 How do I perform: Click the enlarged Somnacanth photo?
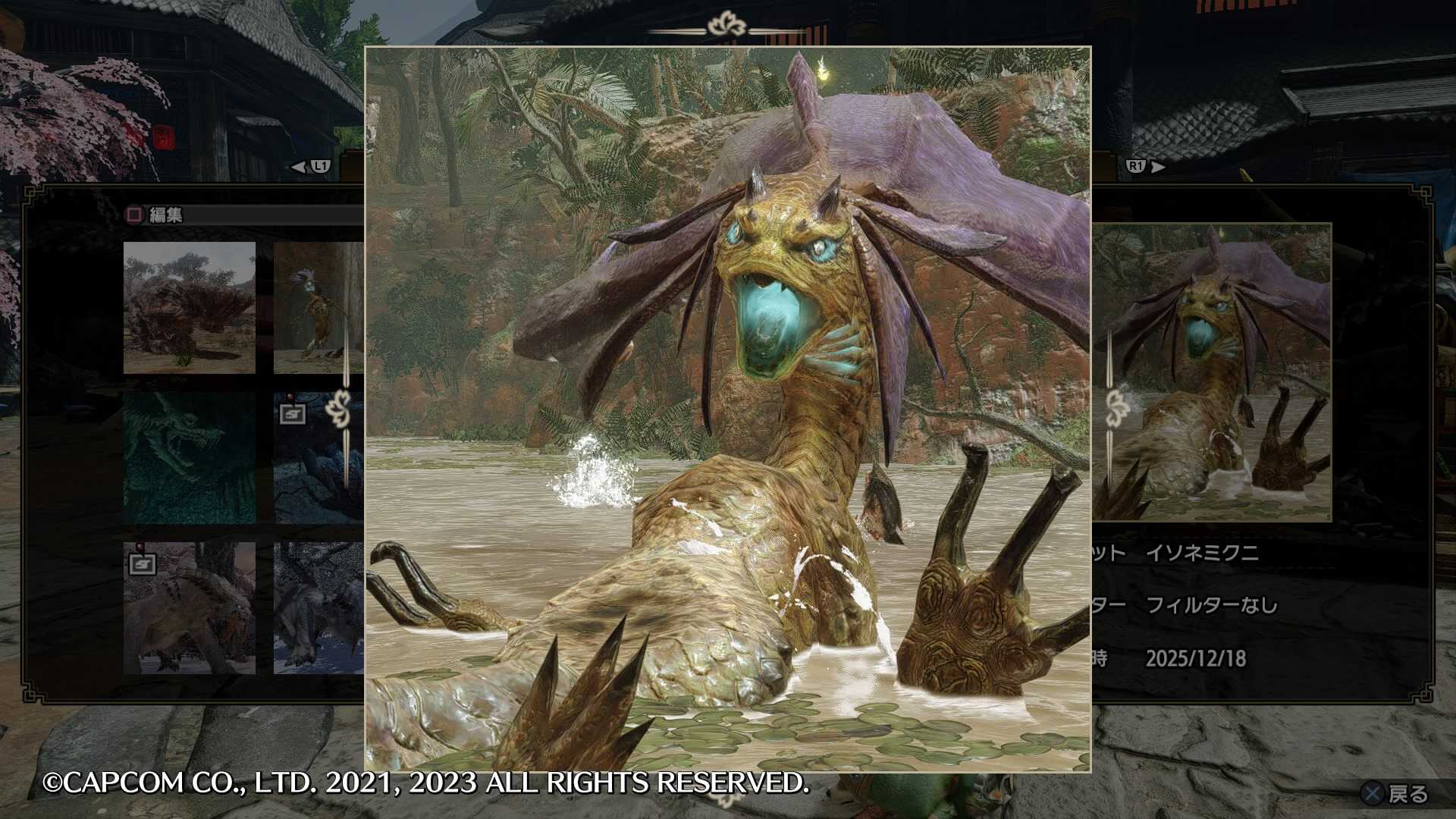[x=727, y=409]
